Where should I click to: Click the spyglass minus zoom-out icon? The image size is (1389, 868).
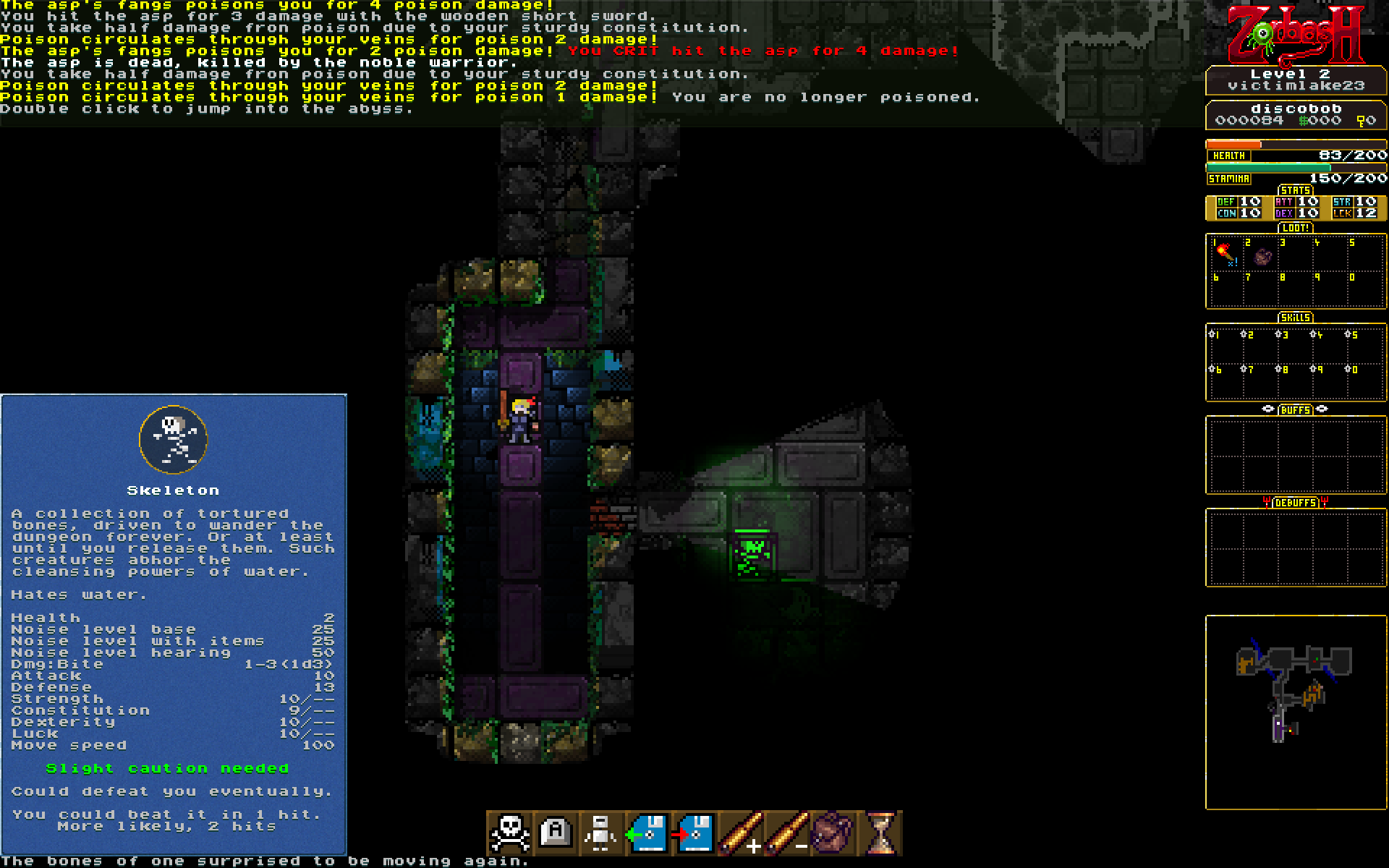[x=786, y=833]
